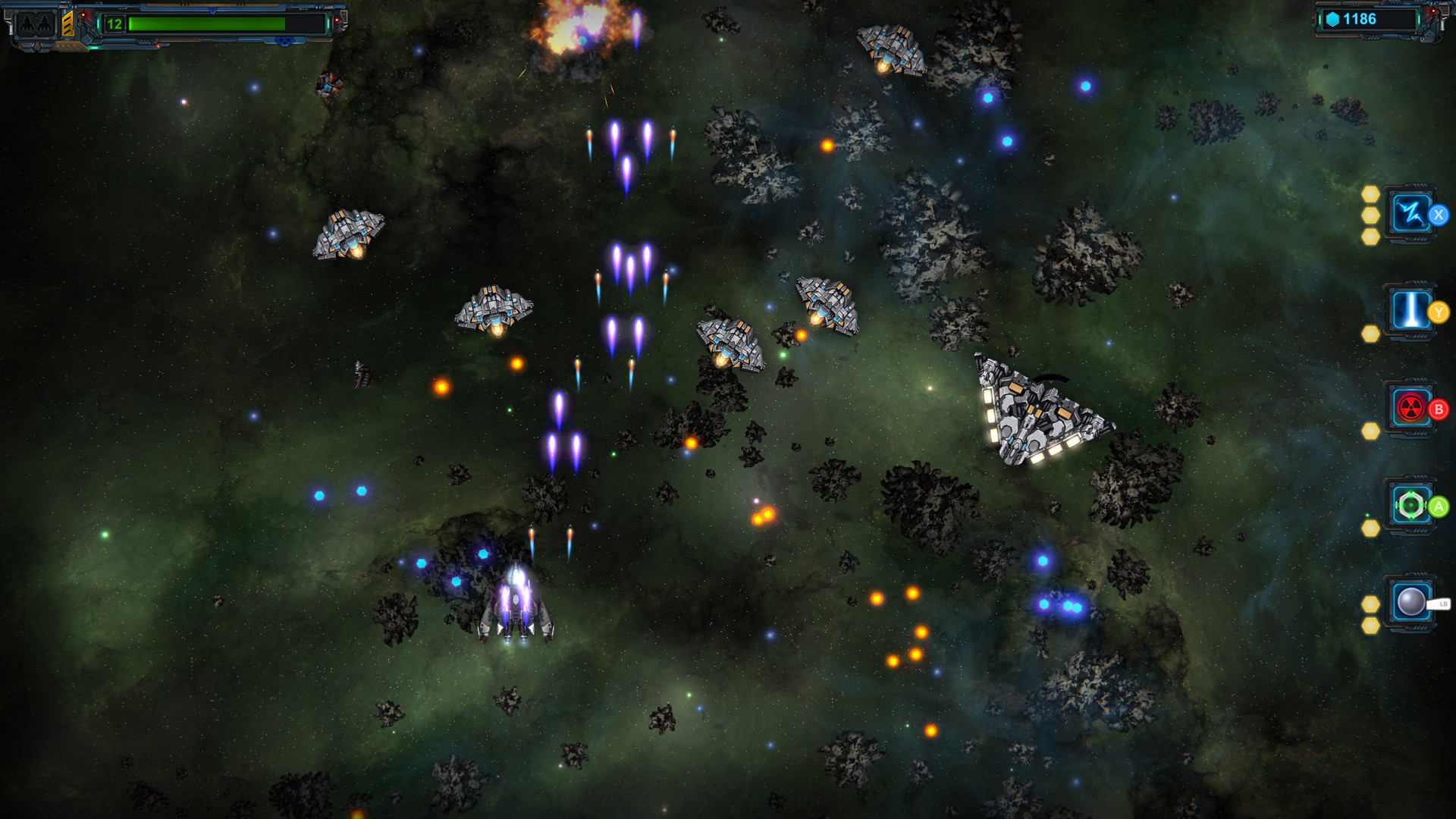Click the red indicator light on the currency panel
The image size is (1456, 819).
click(x=1434, y=11)
